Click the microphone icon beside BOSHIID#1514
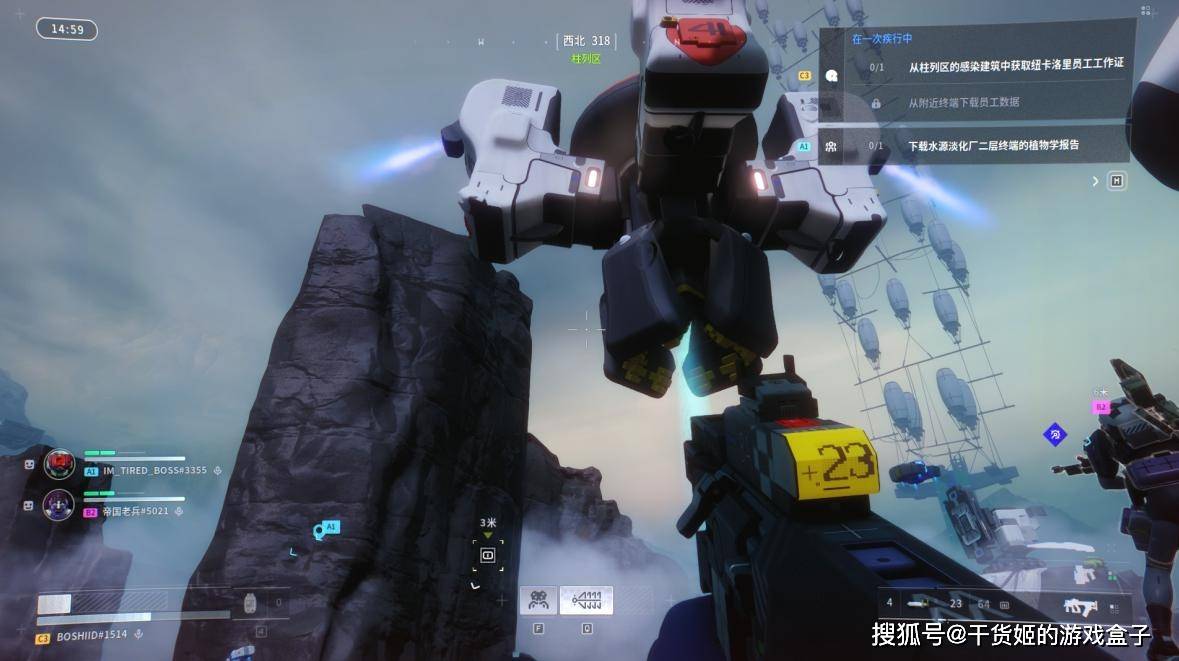This screenshot has height=661, width=1179. 138,635
